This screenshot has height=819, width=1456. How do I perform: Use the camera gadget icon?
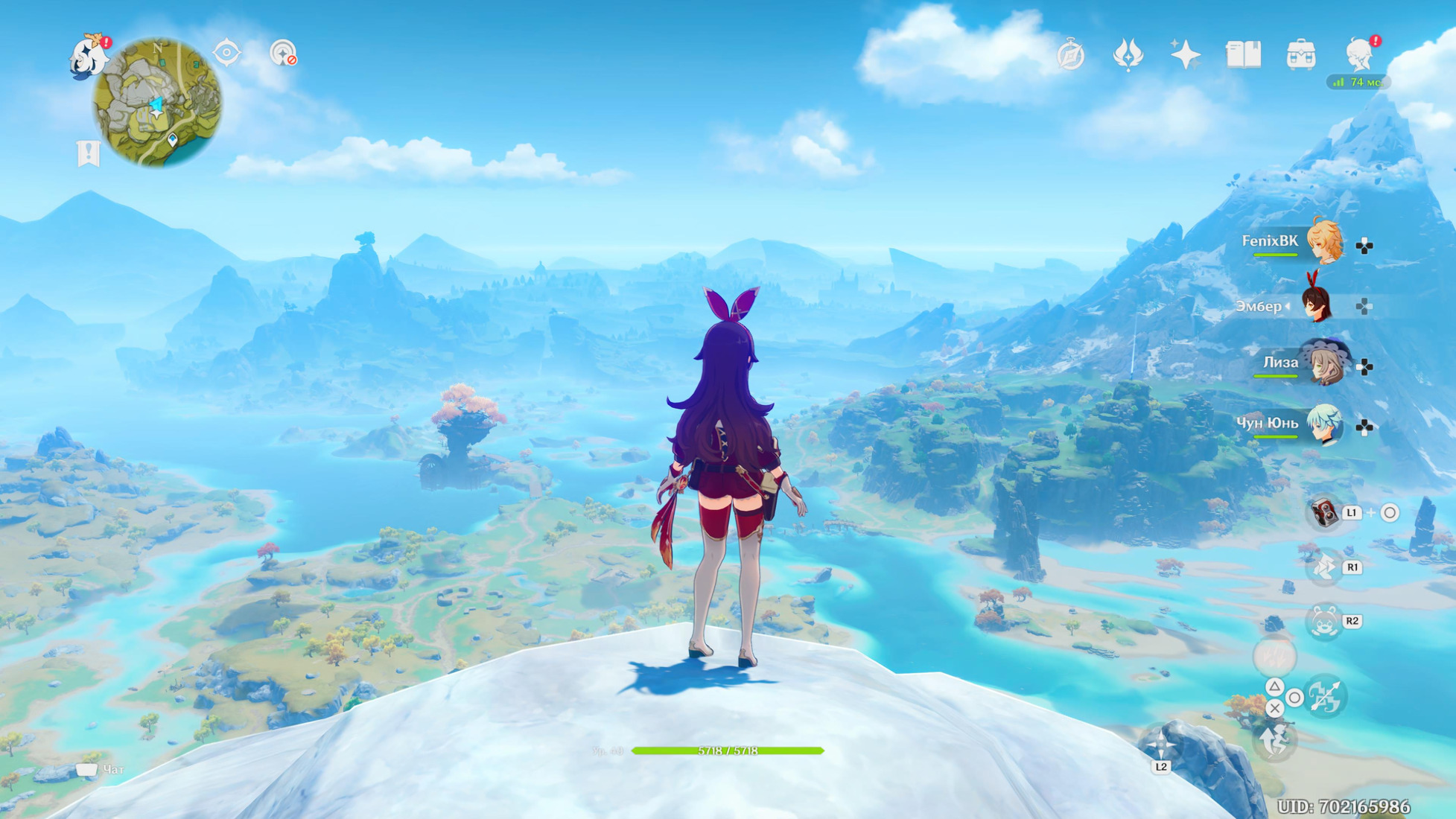pyautogui.click(x=1324, y=513)
